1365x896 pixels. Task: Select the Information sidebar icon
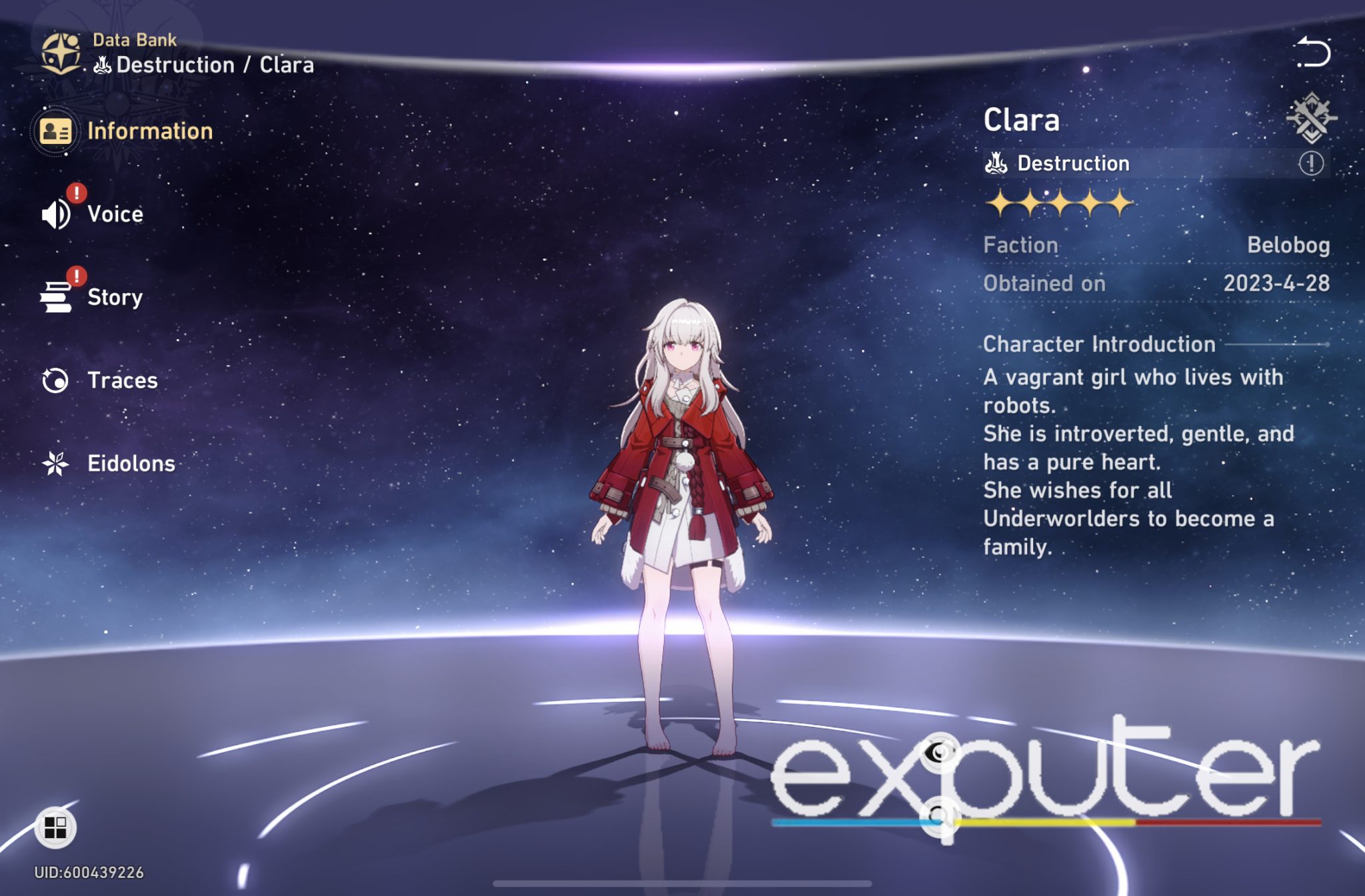57,131
